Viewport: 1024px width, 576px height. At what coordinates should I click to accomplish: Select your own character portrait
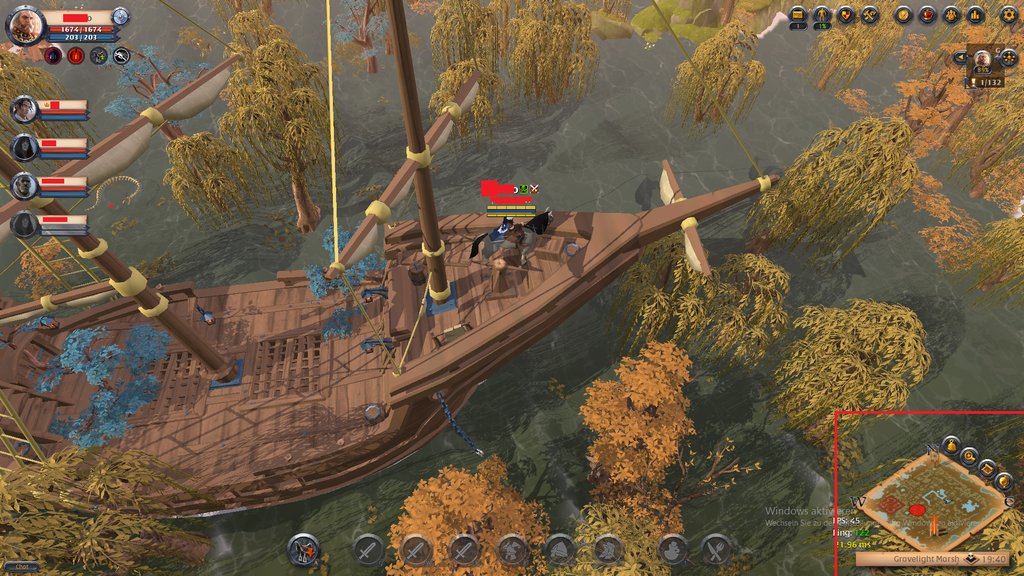coord(25,25)
